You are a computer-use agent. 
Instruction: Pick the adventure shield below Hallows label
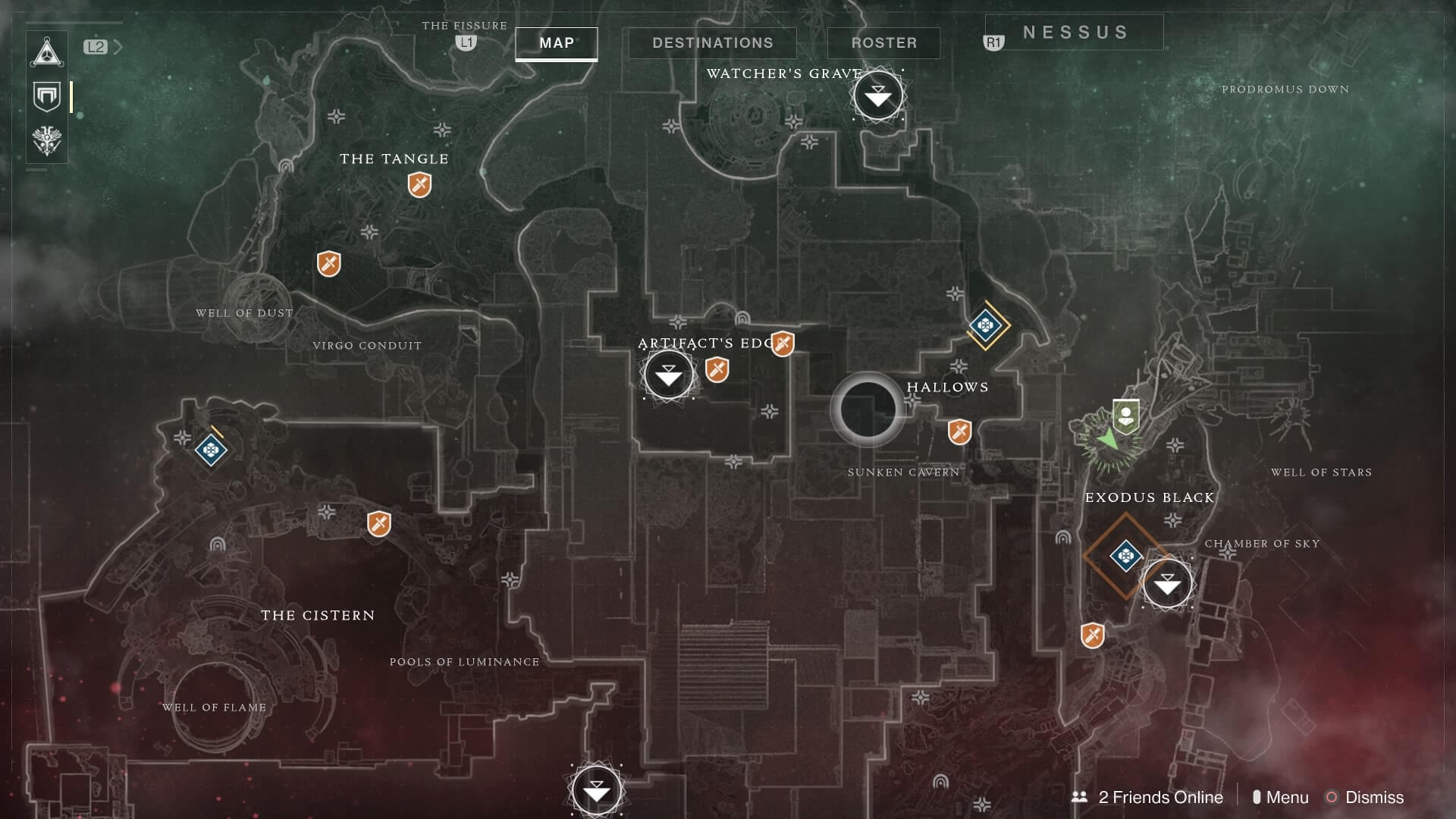(x=959, y=432)
